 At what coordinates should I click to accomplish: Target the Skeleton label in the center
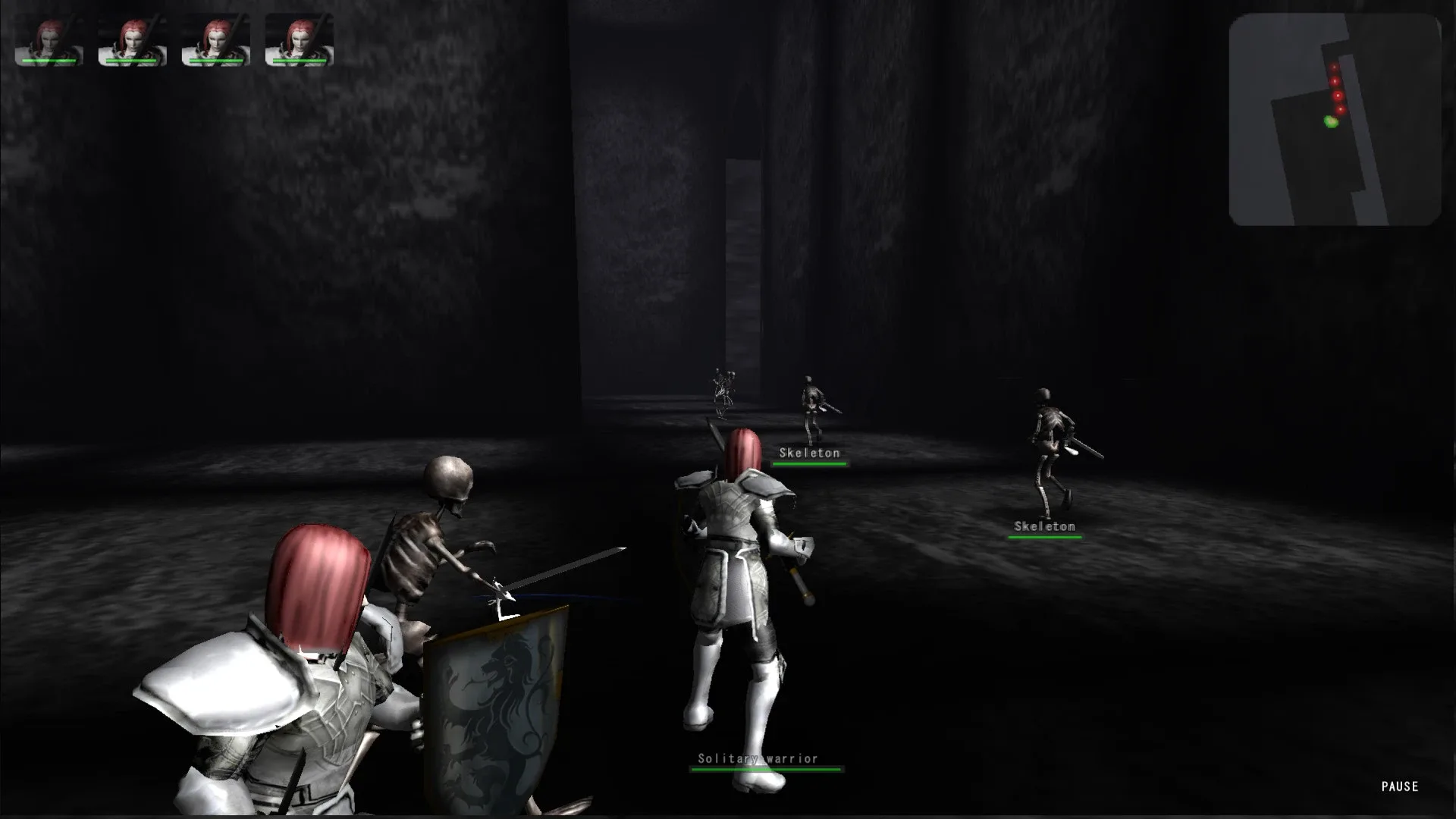(x=808, y=452)
